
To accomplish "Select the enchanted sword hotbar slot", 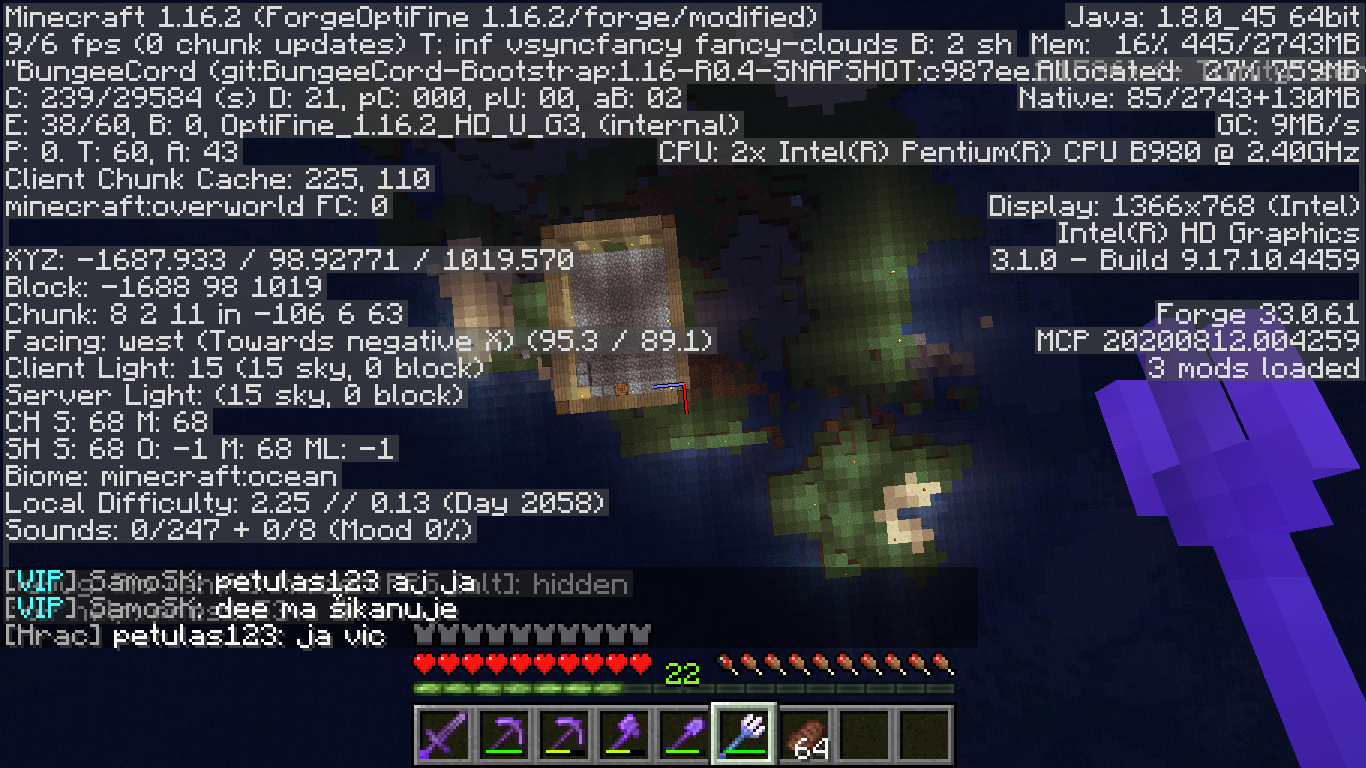I will tap(444, 734).
